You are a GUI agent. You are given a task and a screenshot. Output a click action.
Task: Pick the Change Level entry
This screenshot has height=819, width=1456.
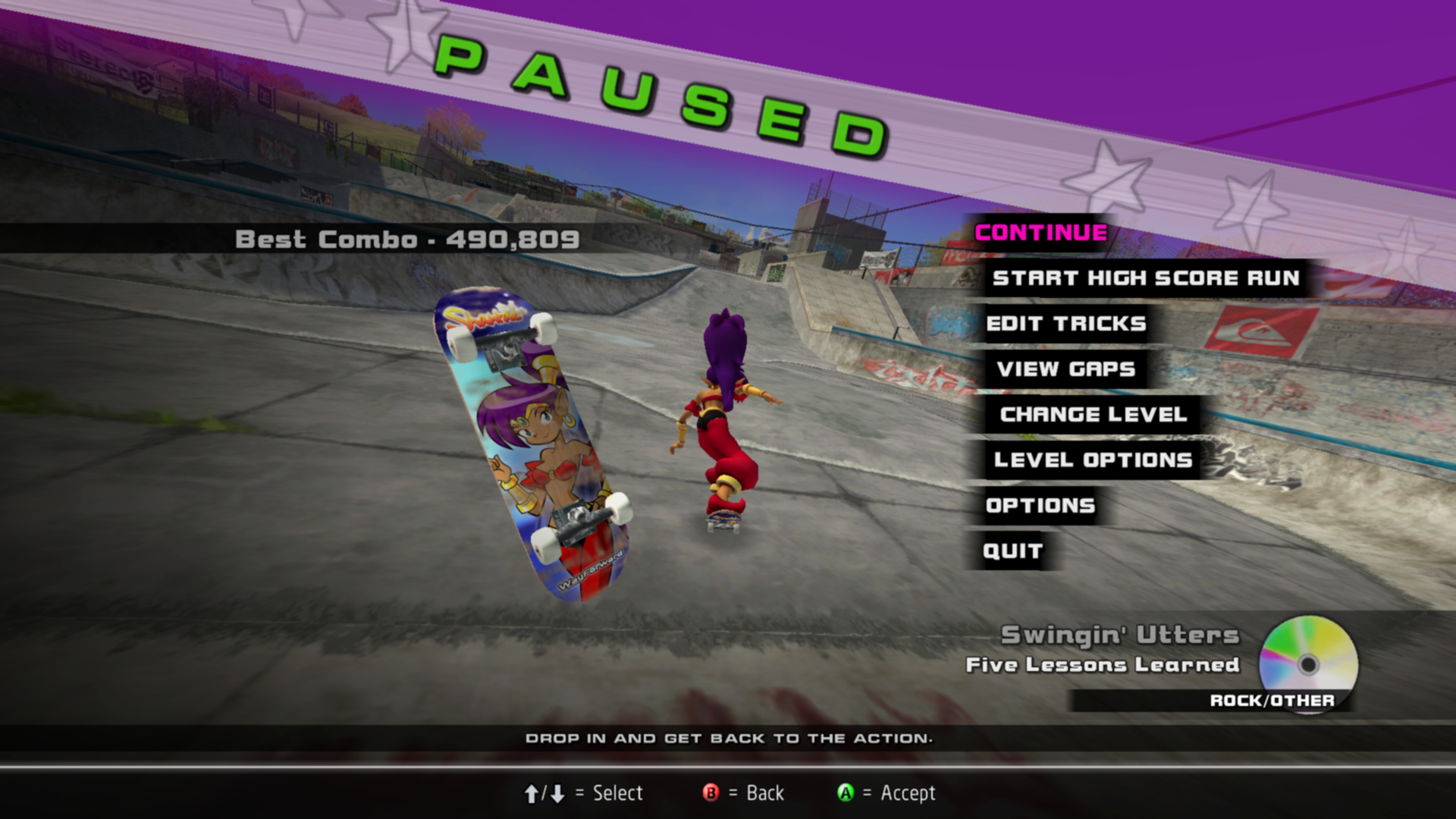coord(1093,415)
